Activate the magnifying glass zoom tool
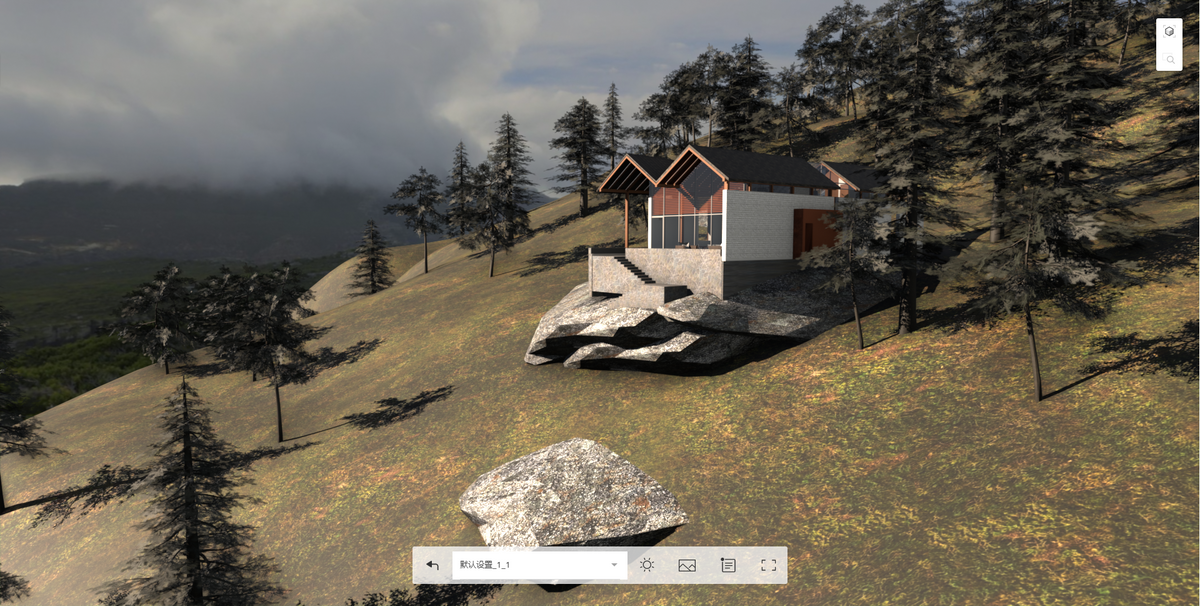Screen dimensions: 1200x606 (1169, 59)
